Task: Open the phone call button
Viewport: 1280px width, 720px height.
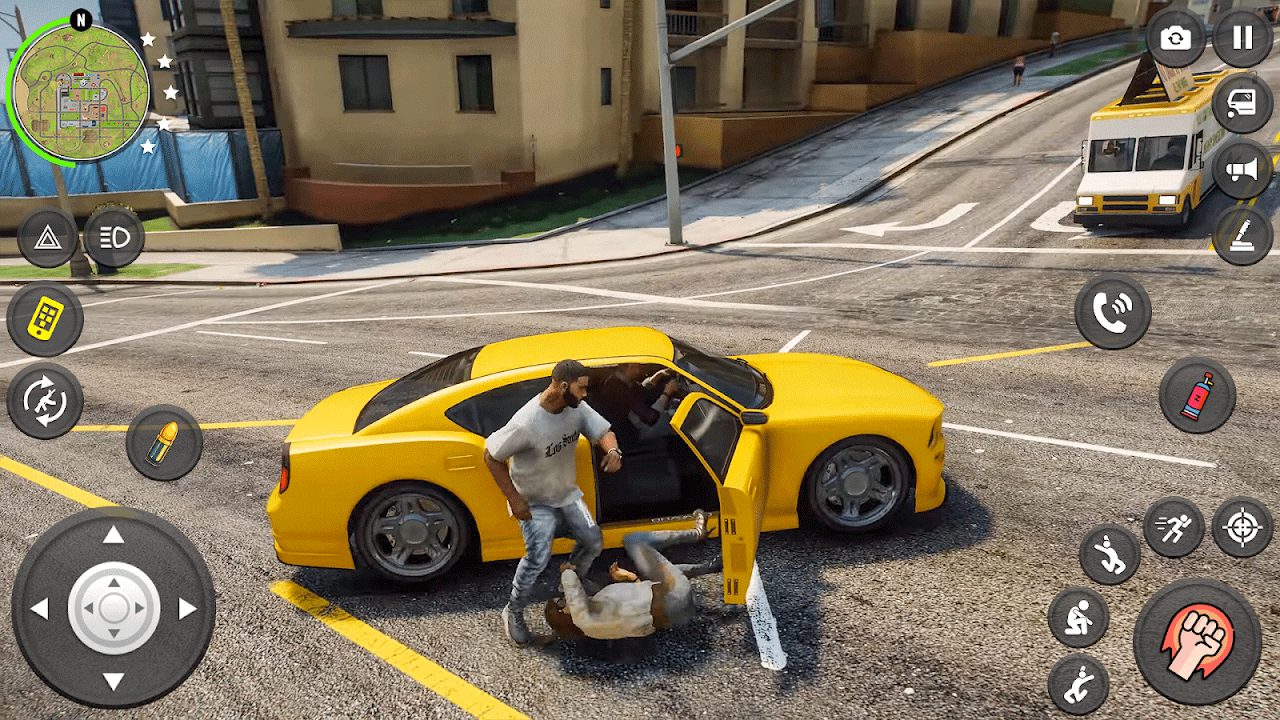Action: 1112,312
